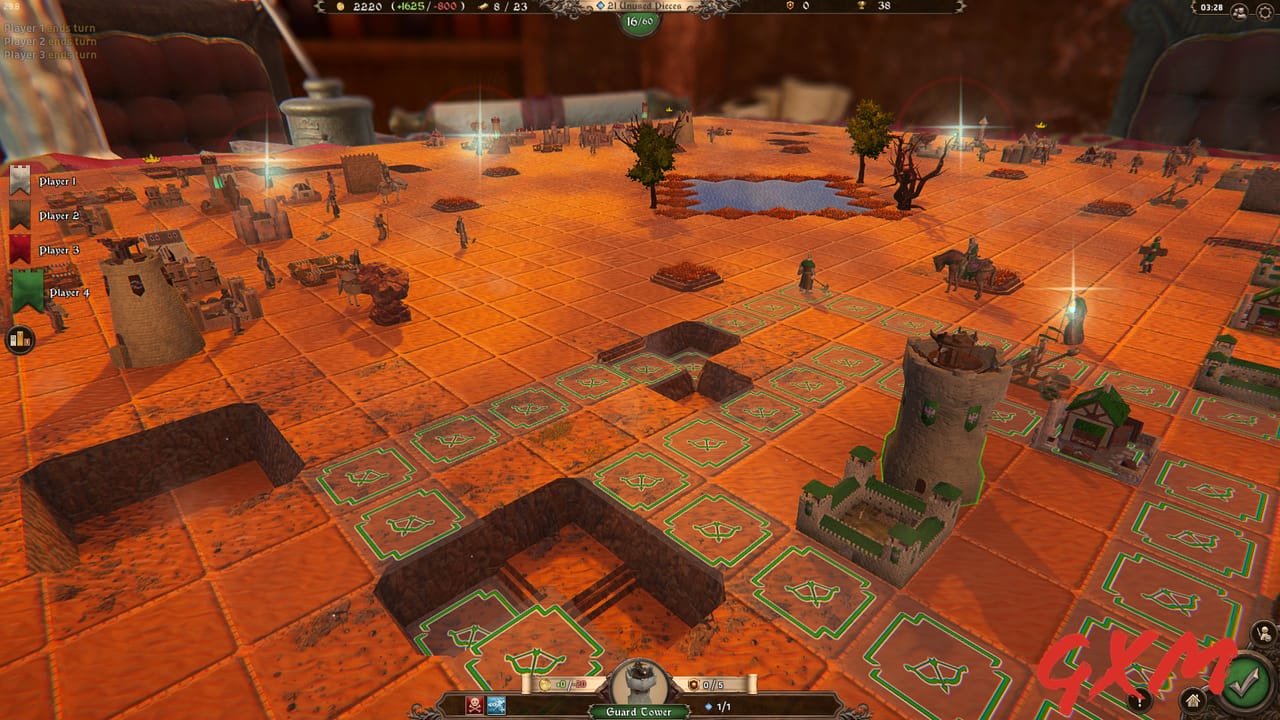The width and height of the screenshot is (1280, 720).
Task: Click the blue snowflake icon near the skull
Action: (x=496, y=706)
